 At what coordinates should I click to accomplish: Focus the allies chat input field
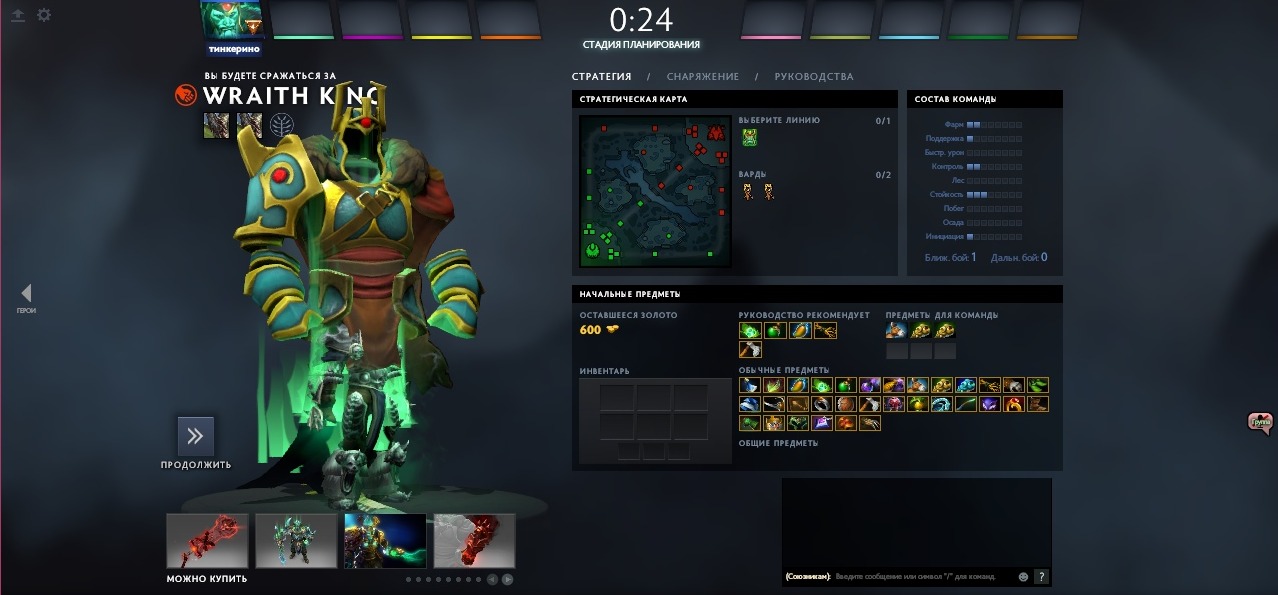point(920,577)
